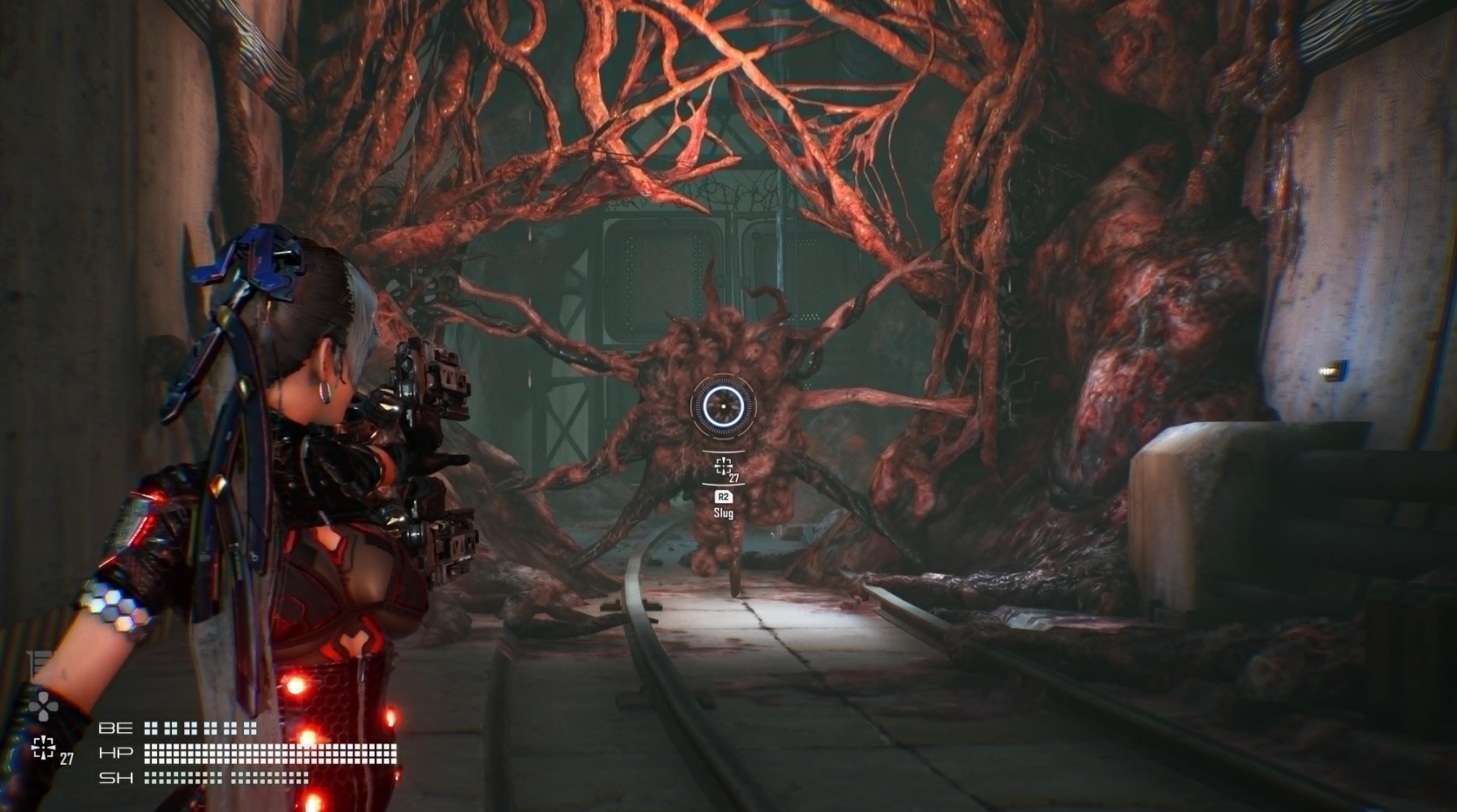
Task: Click the targeting reticle over the monster's eye
Action: (725, 406)
